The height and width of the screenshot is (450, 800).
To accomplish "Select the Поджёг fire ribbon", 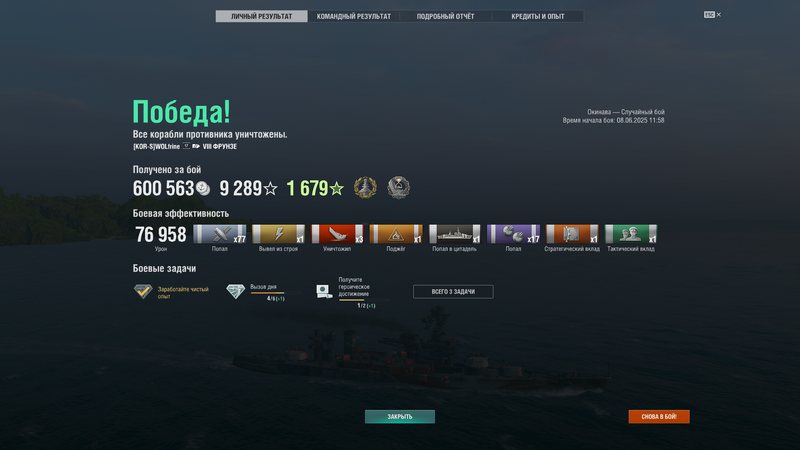I will [396, 234].
